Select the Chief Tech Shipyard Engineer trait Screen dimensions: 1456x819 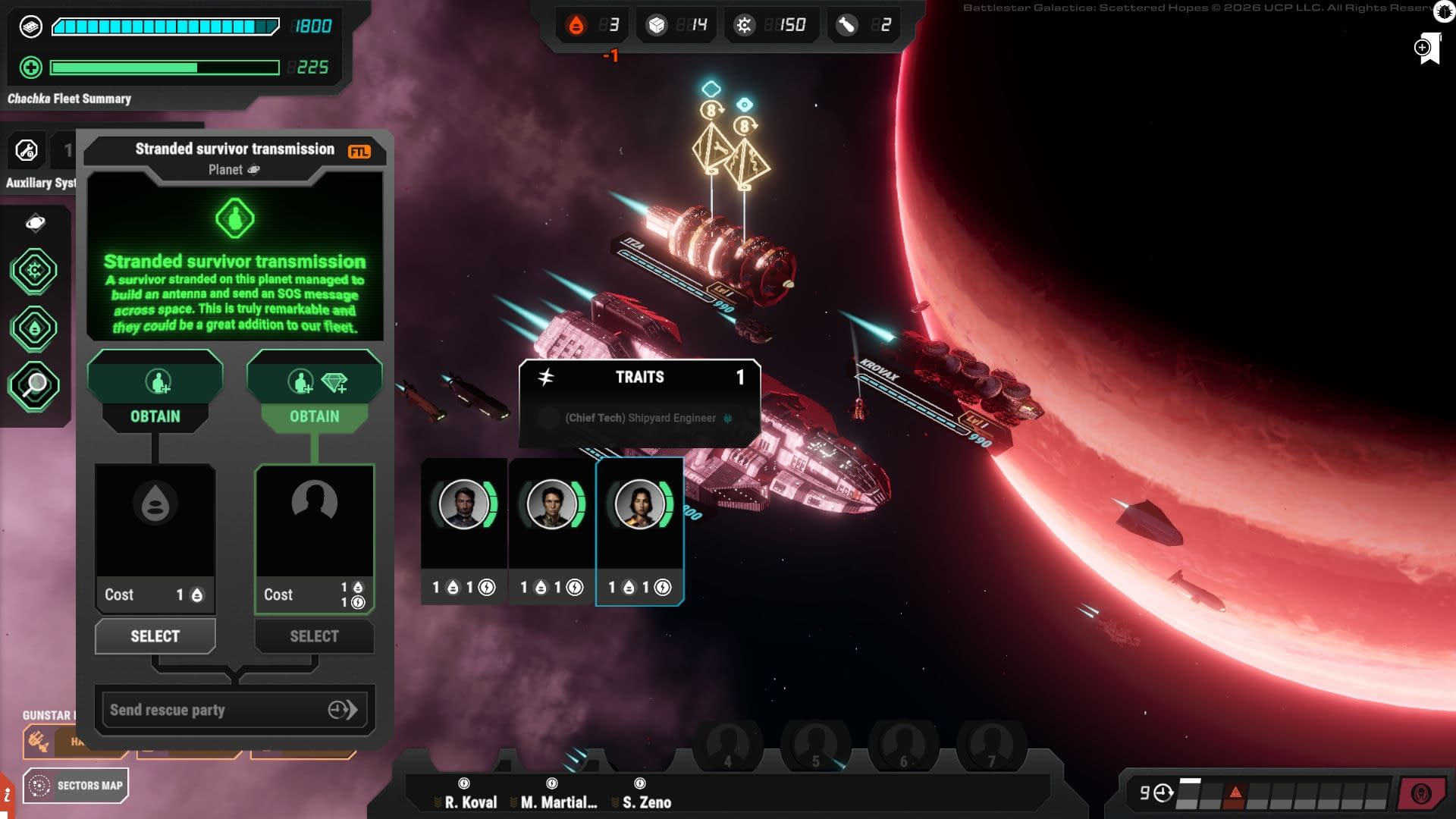640,418
